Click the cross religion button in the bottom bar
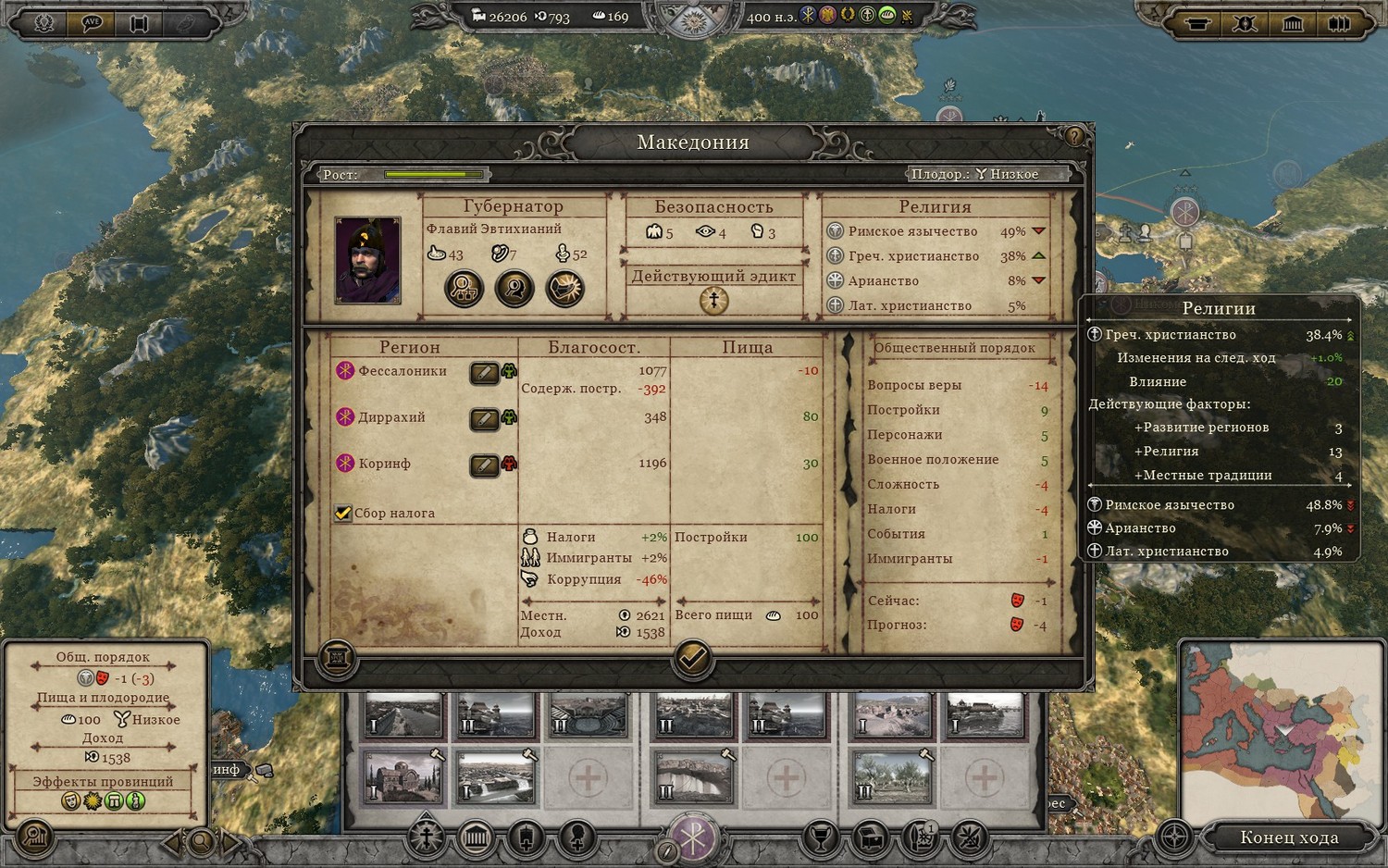This screenshot has height=868, width=1388. coord(427,837)
